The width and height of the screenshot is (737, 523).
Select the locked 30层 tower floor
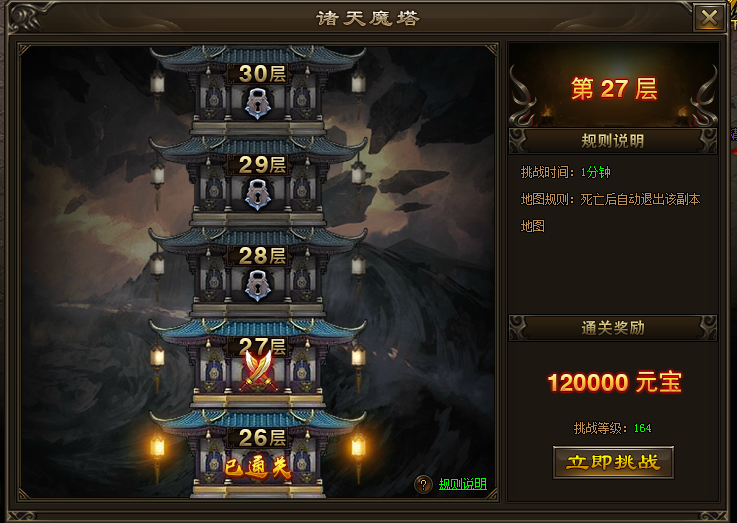[257, 95]
